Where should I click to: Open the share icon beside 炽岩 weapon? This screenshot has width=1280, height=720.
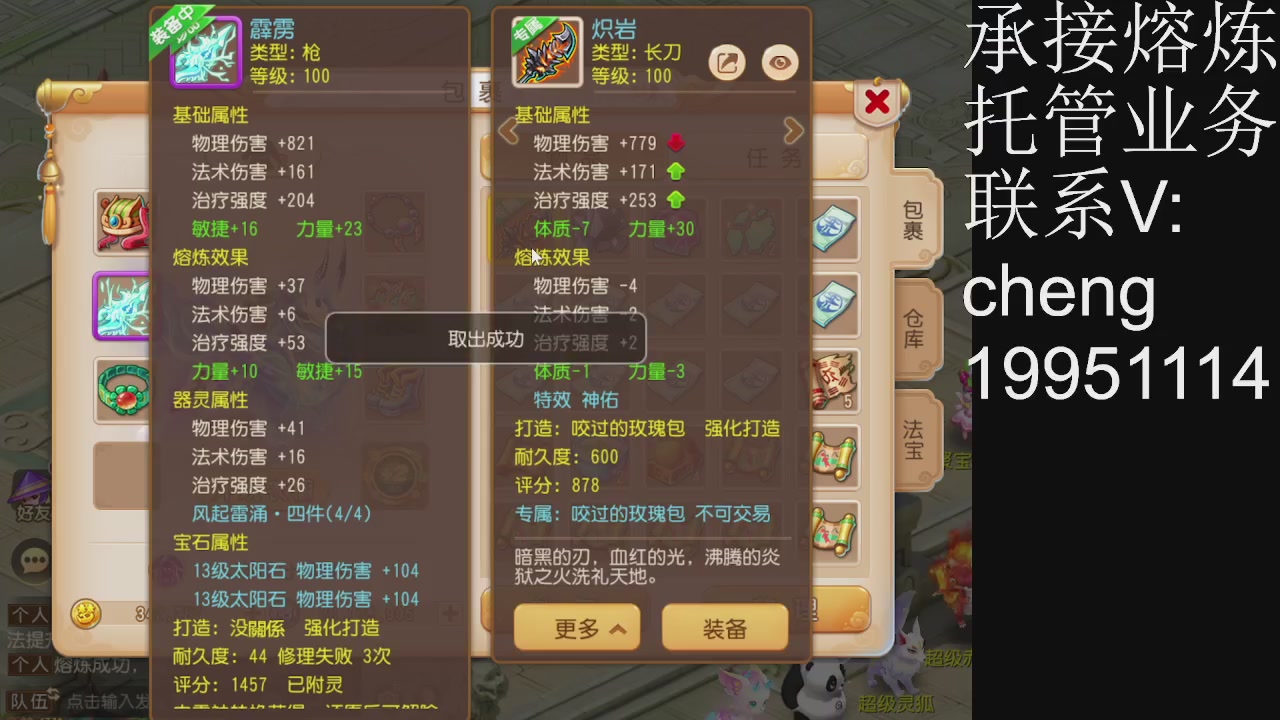[727, 62]
